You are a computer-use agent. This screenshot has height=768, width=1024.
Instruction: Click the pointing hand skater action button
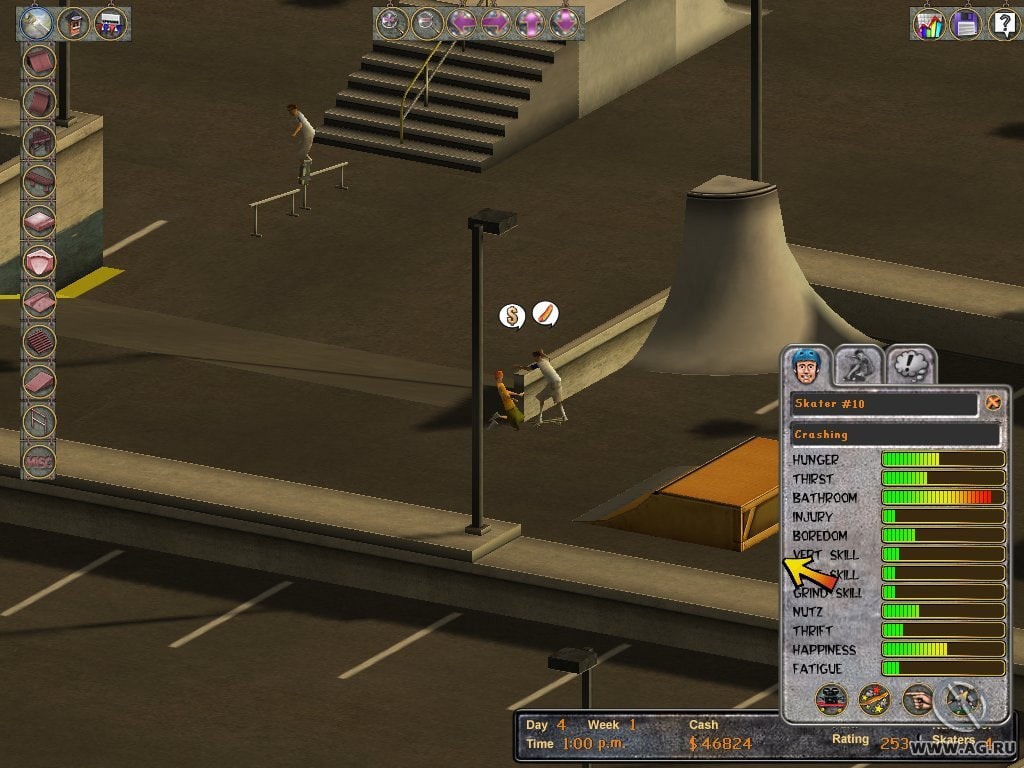pos(917,699)
